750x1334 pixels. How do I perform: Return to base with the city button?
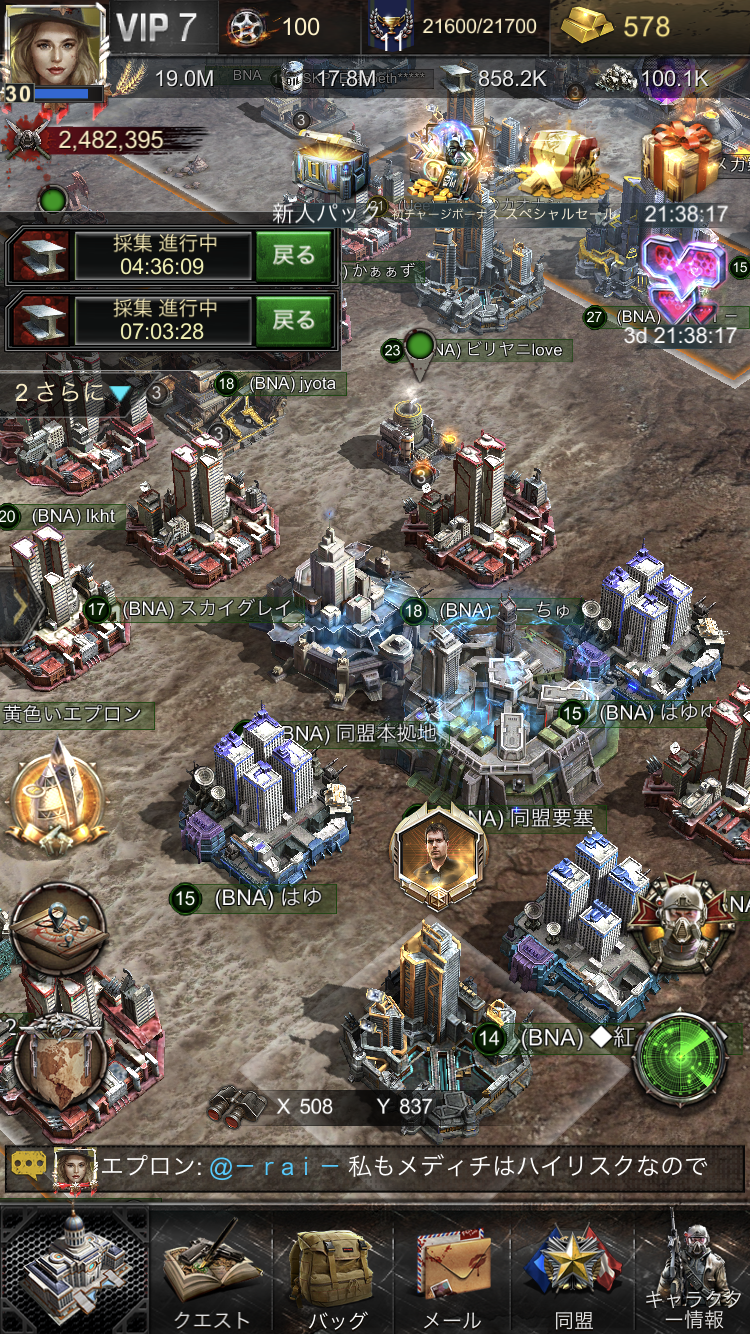[x=75, y=1270]
